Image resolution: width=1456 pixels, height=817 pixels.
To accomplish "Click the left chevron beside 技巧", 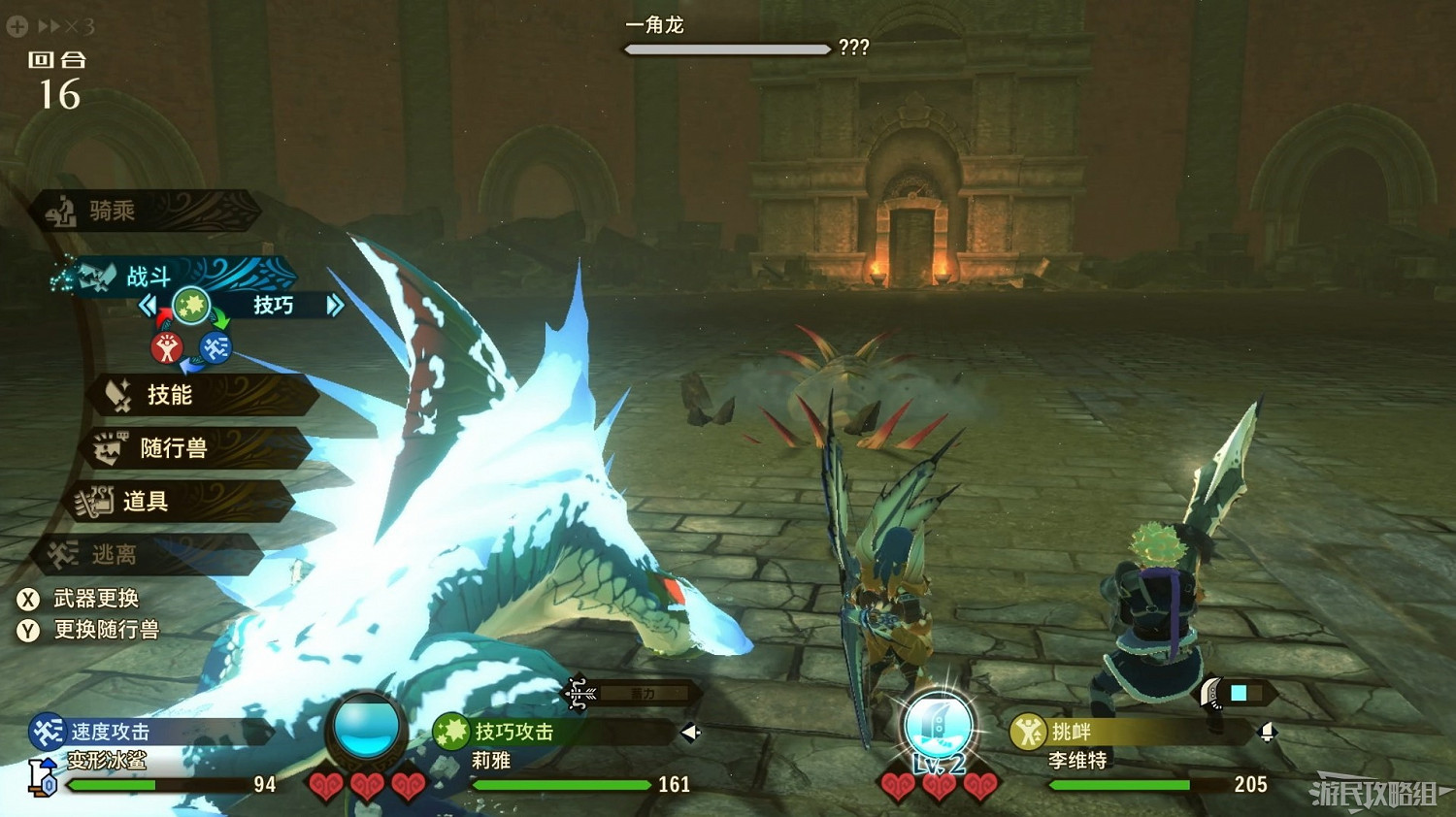I will tap(148, 305).
